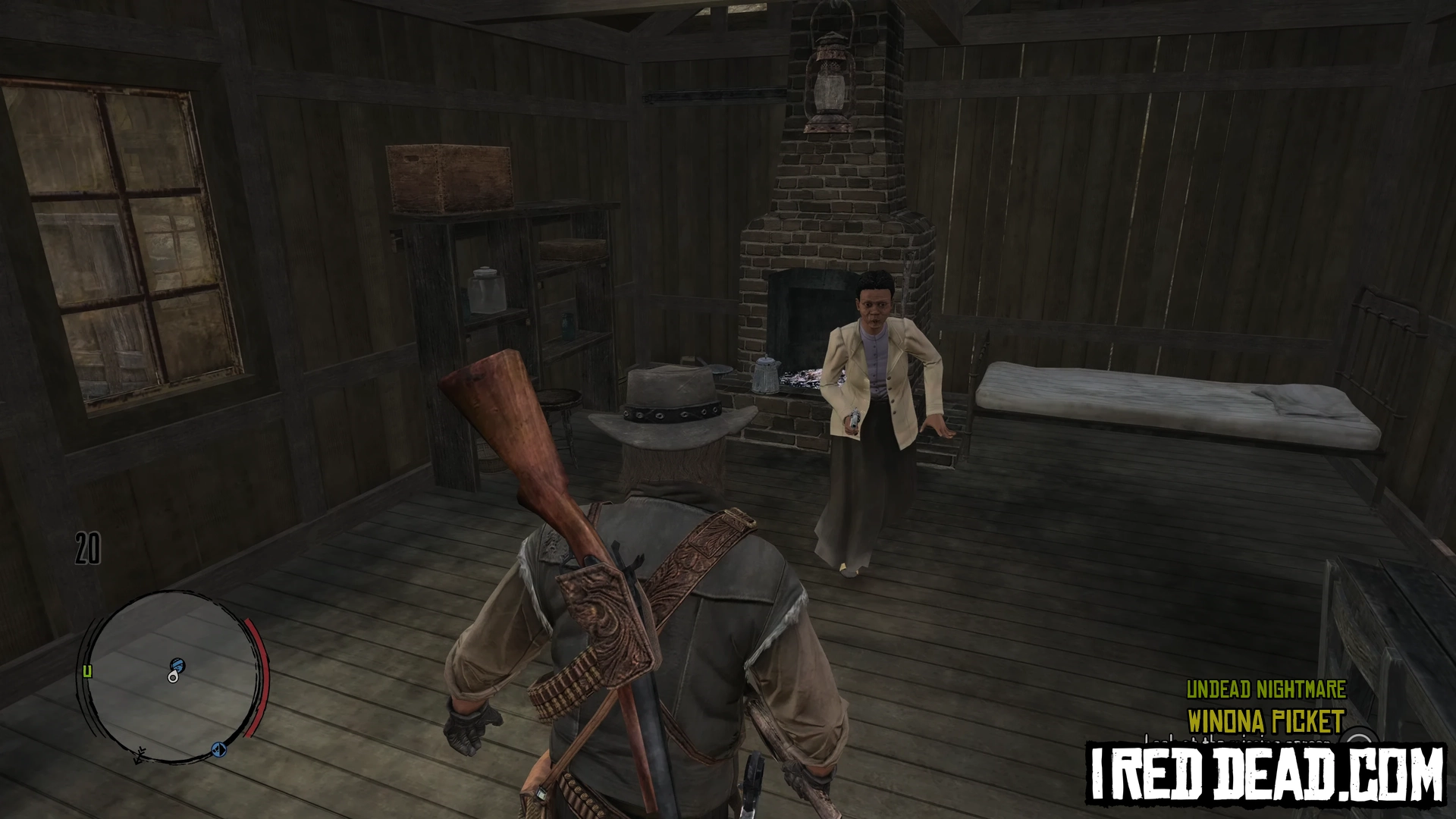This screenshot has width=1456, height=819.
Task: Click the circular minimap
Action: click(x=171, y=676)
